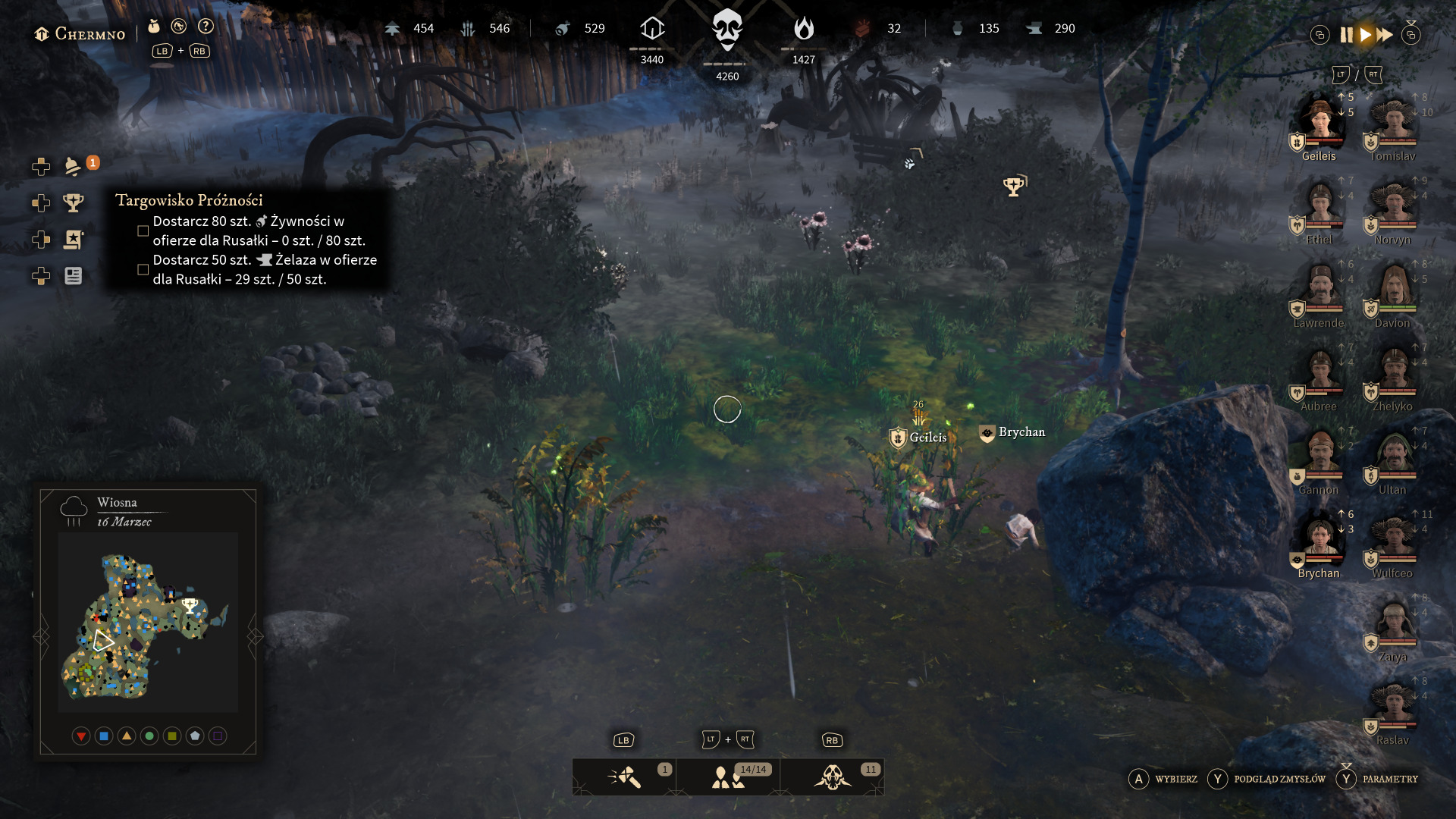This screenshot has width=1456, height=819.
Task: Click the normal speed play button
Action: [1366, 35]
